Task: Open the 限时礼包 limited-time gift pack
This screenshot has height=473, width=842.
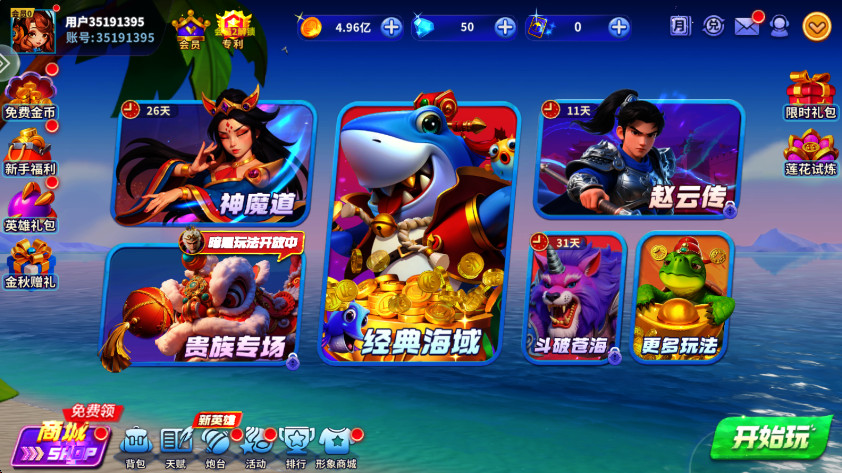Action: pyautogui.click(x=810, y=95)
